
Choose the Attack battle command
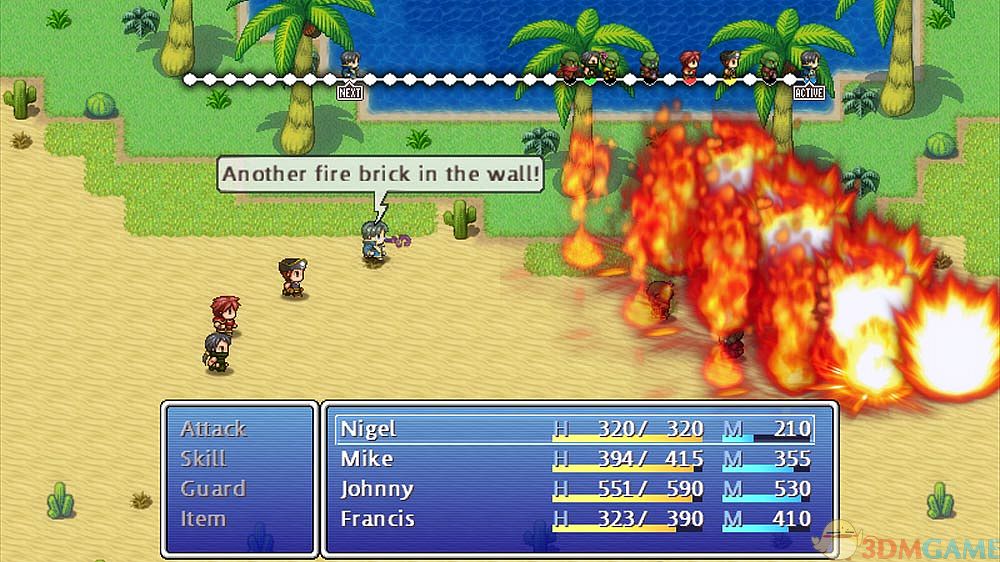(x=213, y=429)
